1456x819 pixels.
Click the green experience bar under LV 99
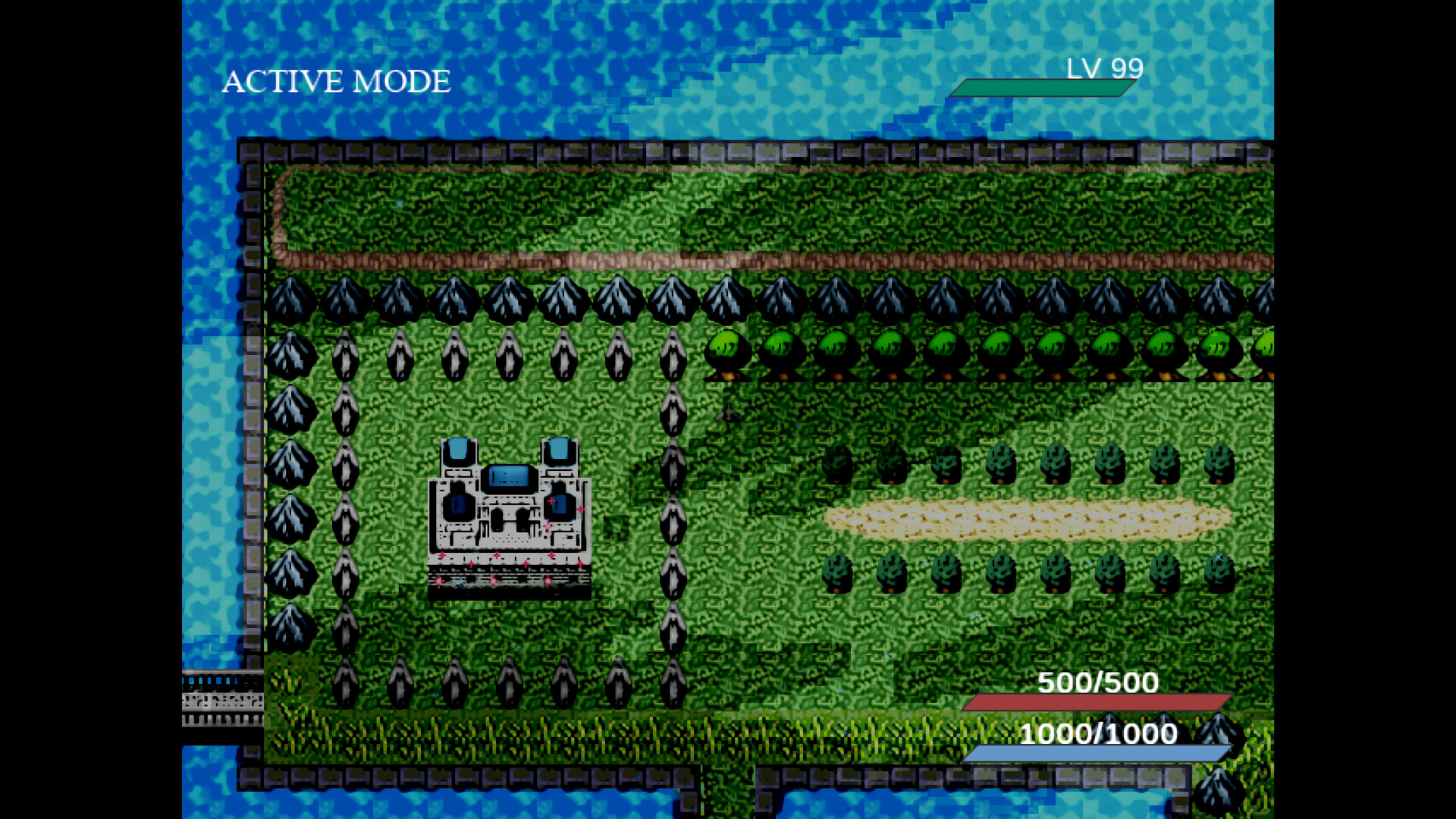point(1044,87)
